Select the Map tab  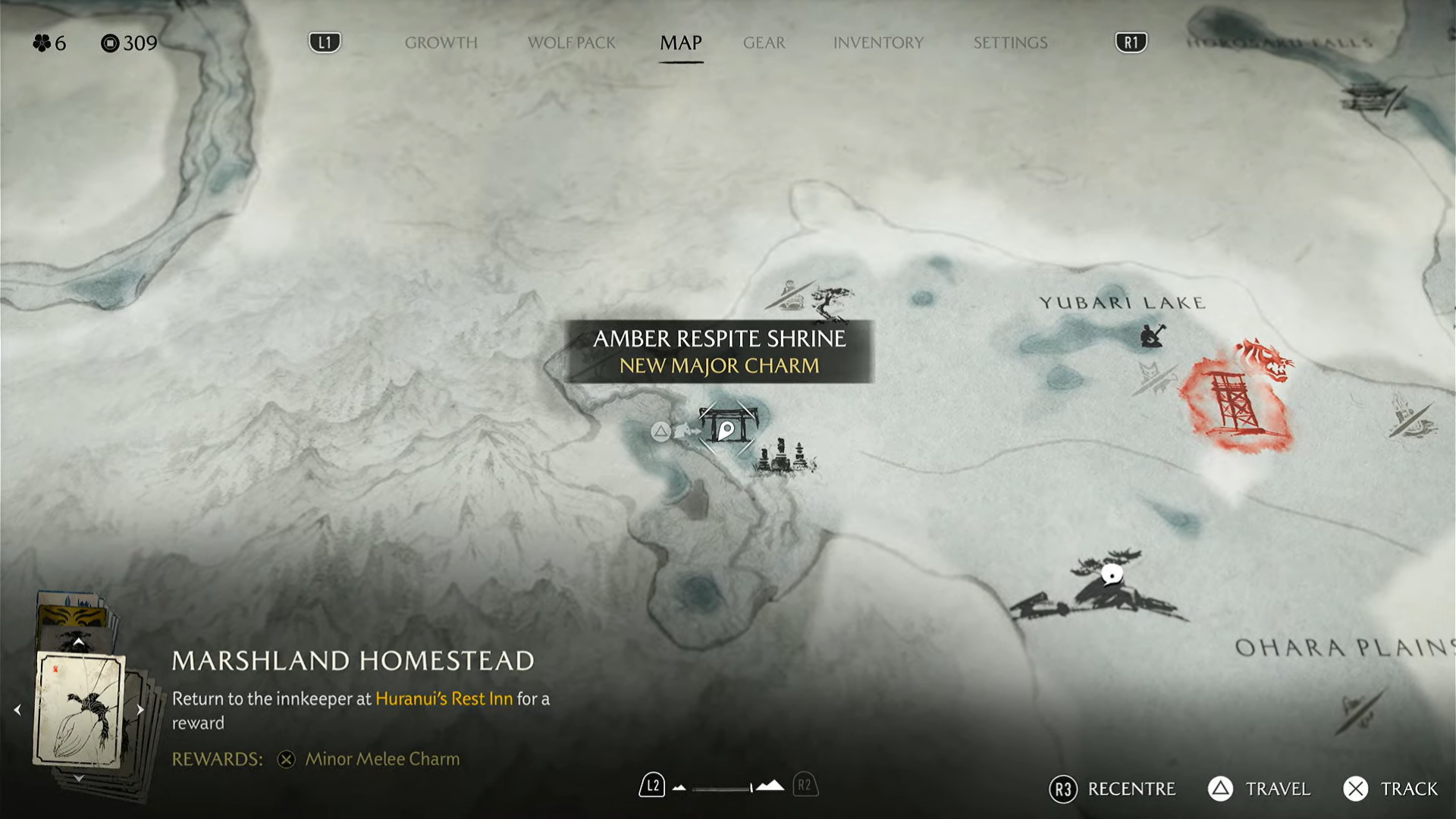(x=680, y=43)
